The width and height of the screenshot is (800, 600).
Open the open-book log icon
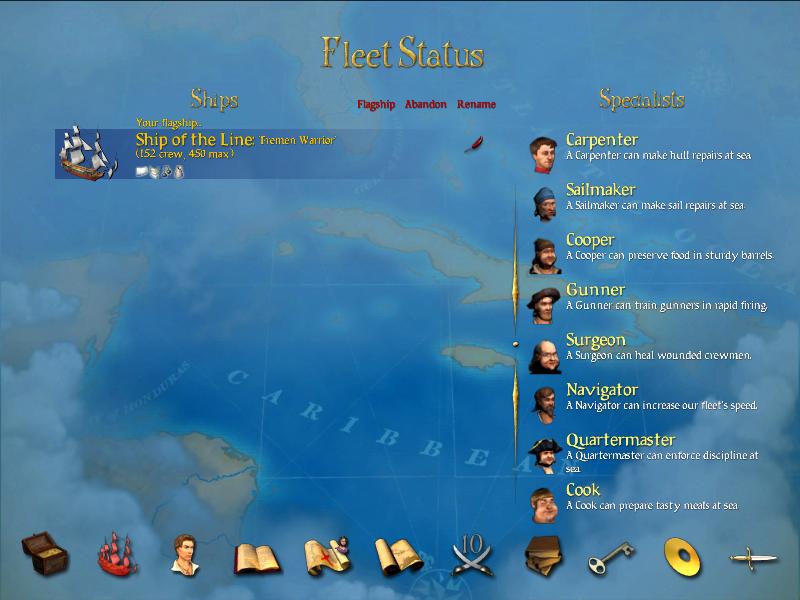click(254, 556)
